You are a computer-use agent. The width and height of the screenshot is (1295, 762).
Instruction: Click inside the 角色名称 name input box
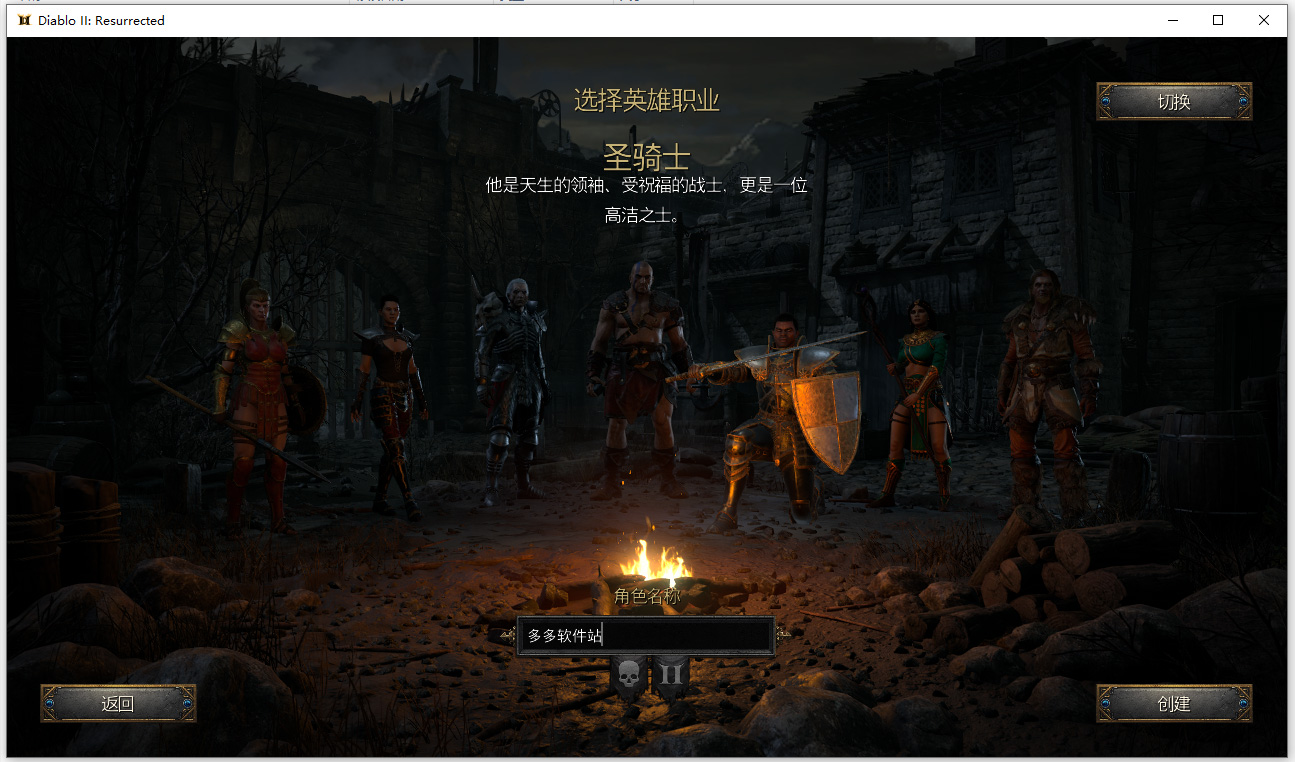click(x=645, y=636)
